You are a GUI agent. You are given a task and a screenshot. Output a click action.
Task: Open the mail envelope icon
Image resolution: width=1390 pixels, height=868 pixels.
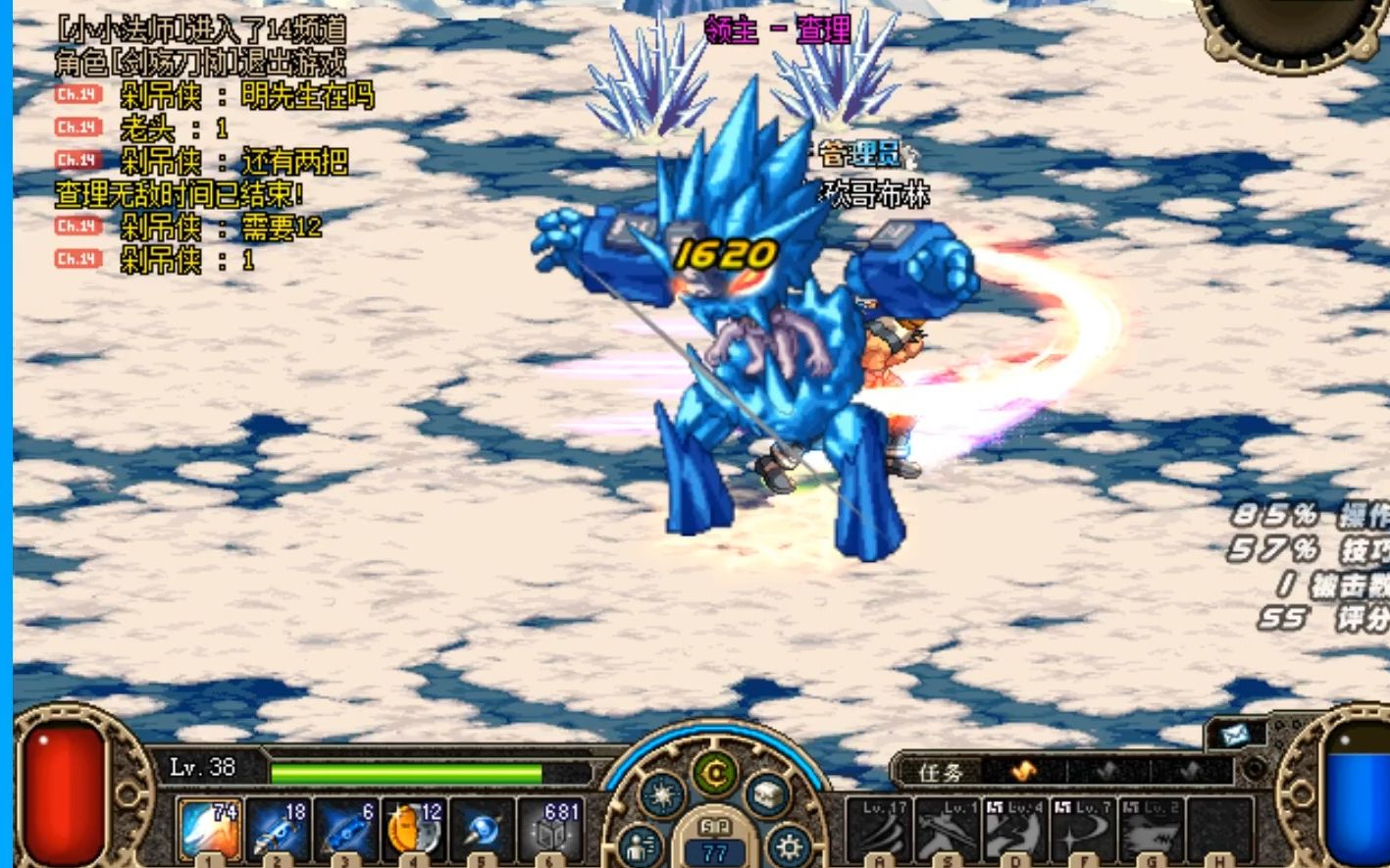point(1235,735)
